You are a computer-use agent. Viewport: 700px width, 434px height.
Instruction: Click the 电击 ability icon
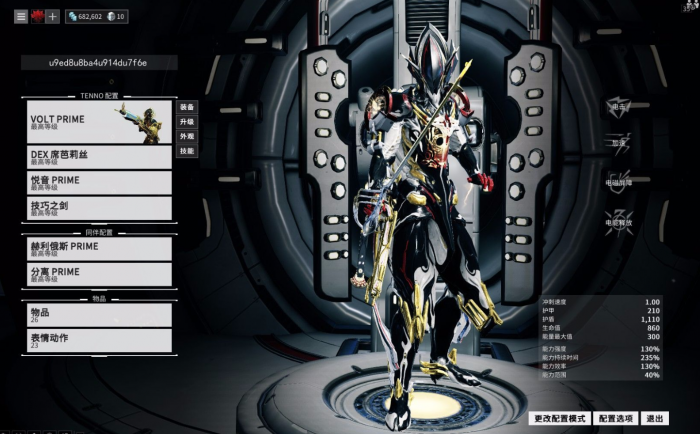[619, 107]
